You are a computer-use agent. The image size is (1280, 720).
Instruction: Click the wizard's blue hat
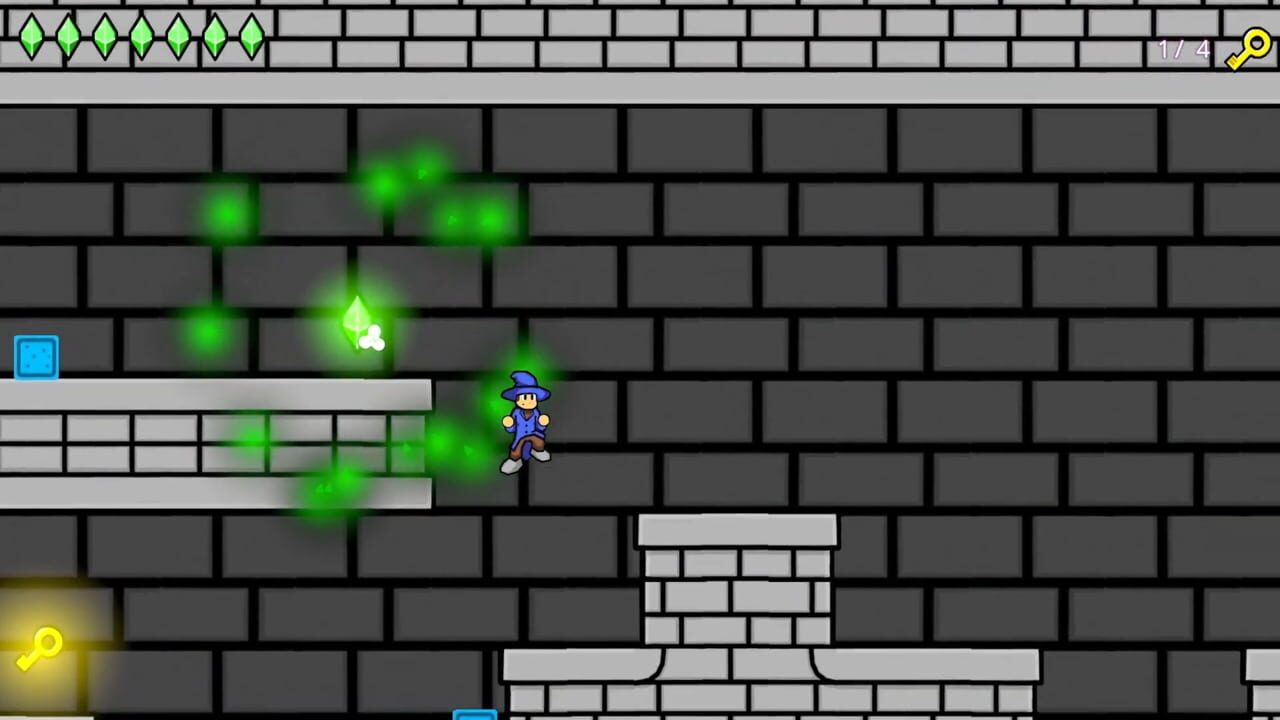coord(524,382)
